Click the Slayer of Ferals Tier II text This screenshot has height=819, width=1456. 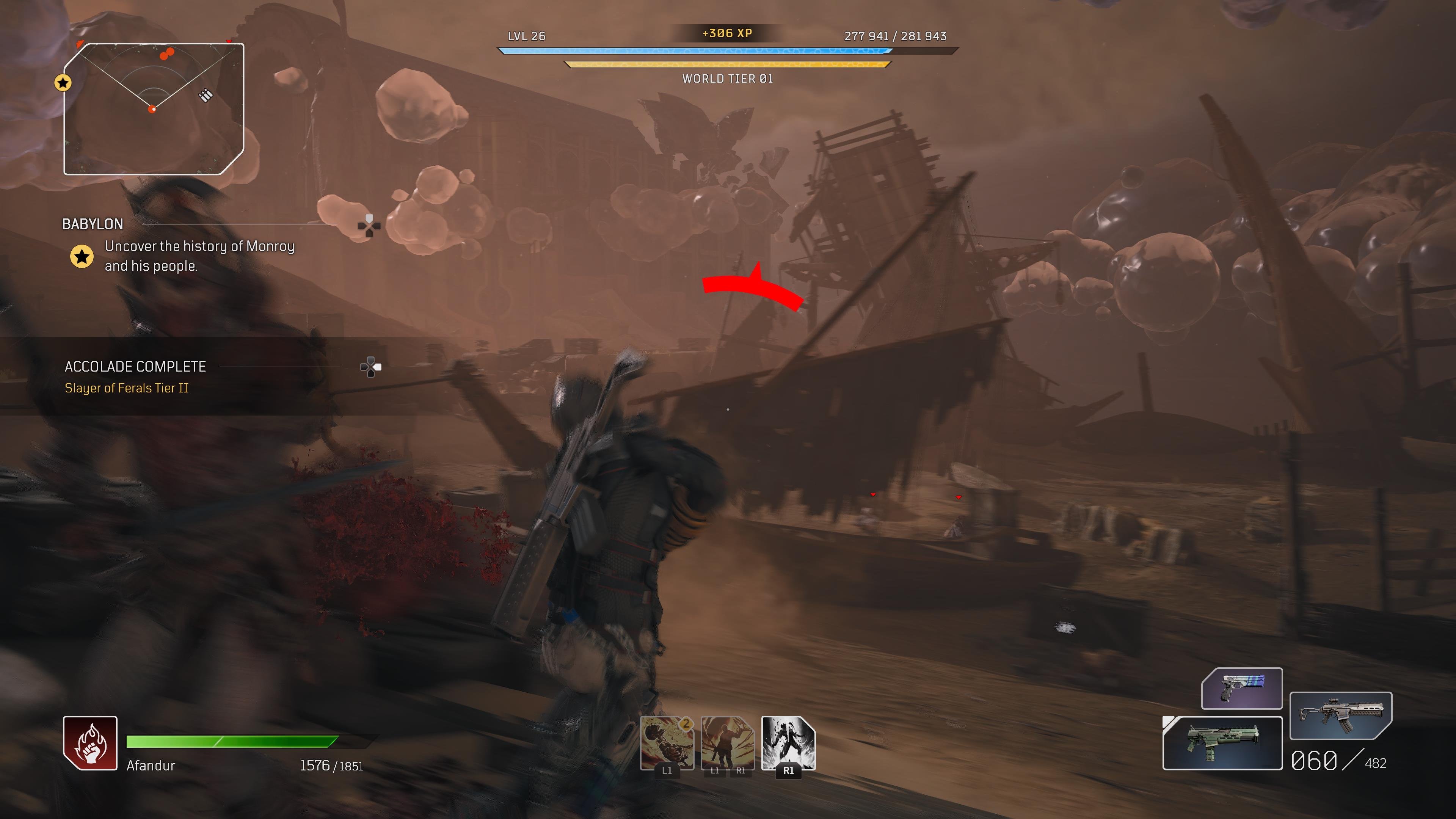click(x=127, y=388)
